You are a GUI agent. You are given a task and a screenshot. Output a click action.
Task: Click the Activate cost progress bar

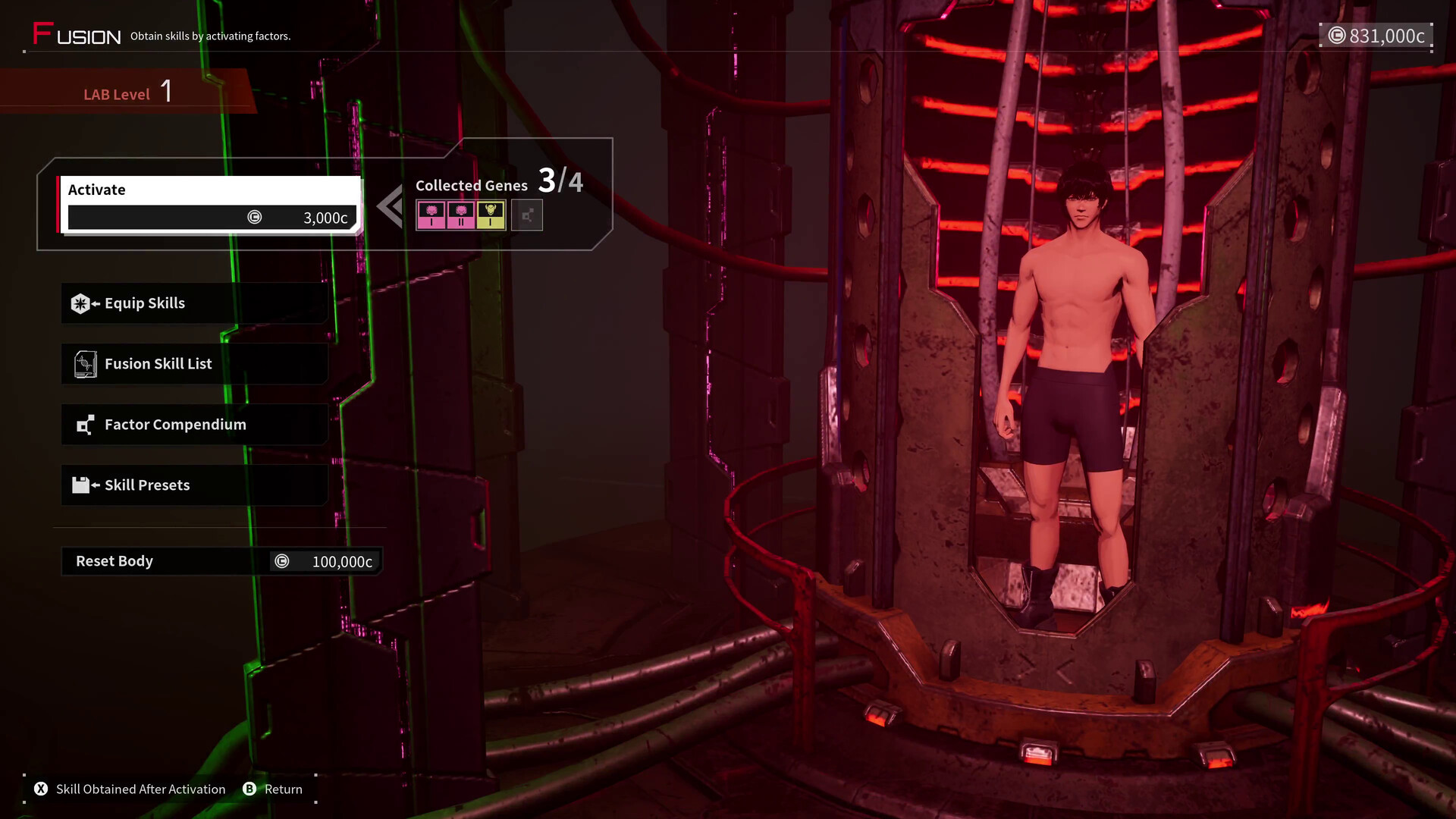tap(212, 218)
